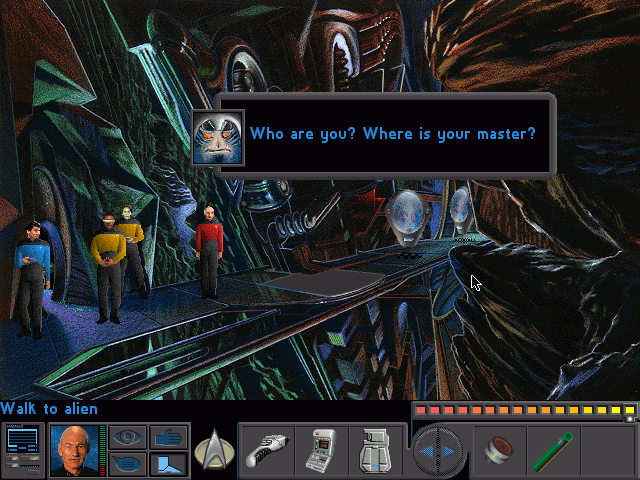Select the grey medical kit item
Image resolution: width=640 pixels, height=480 pixels.
[378, 449]
